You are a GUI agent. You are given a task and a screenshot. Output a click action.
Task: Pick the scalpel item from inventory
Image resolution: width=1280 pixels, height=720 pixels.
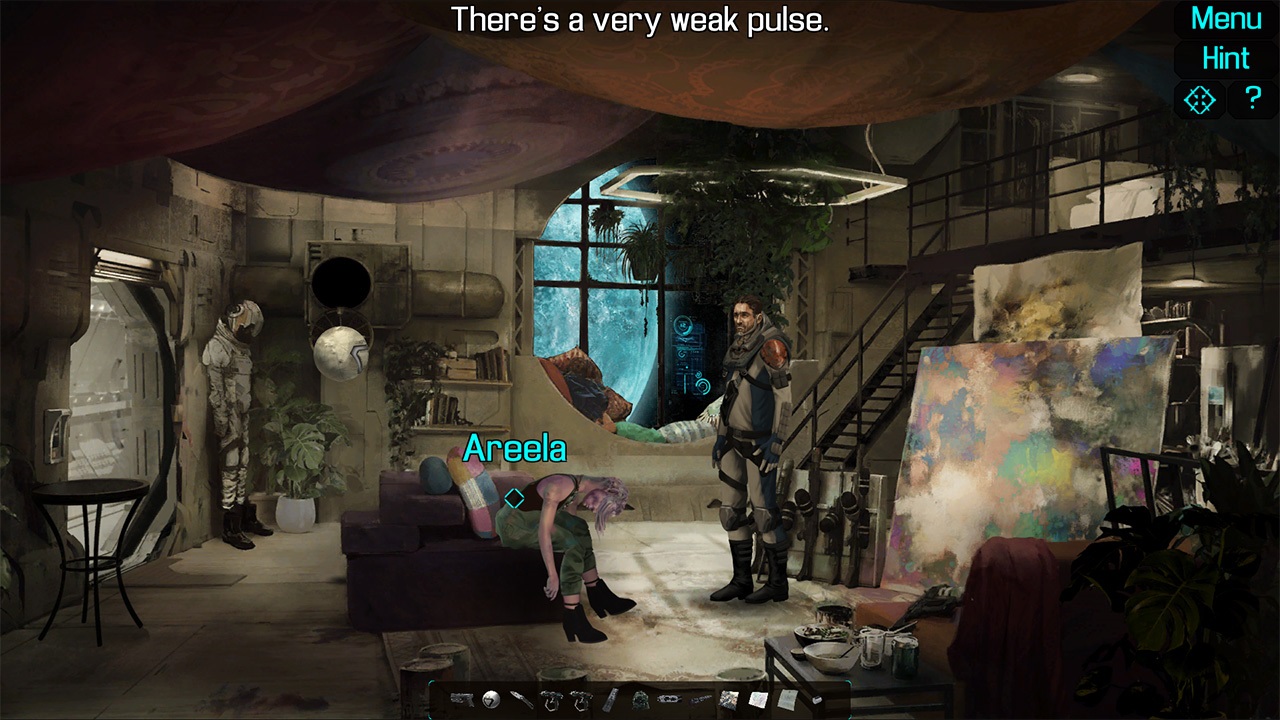[520, 699]
